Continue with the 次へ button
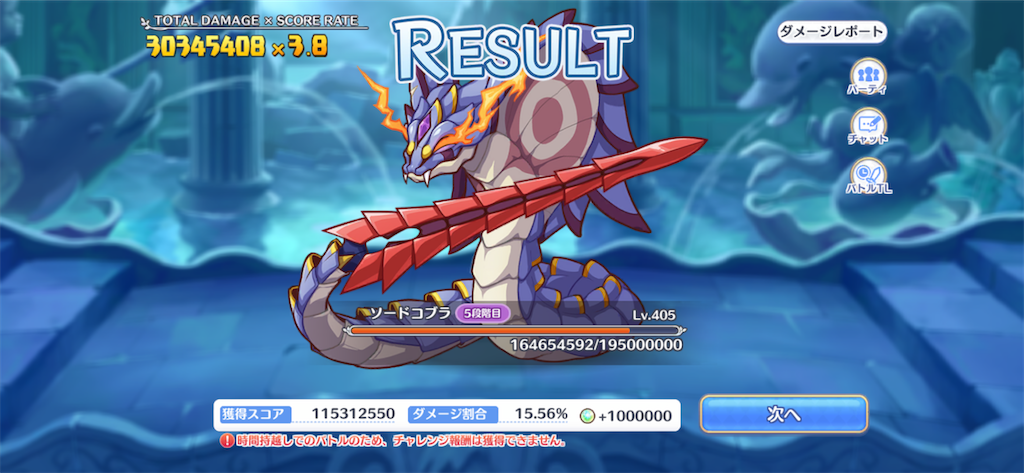1024x473 pixels. point(783,414)
